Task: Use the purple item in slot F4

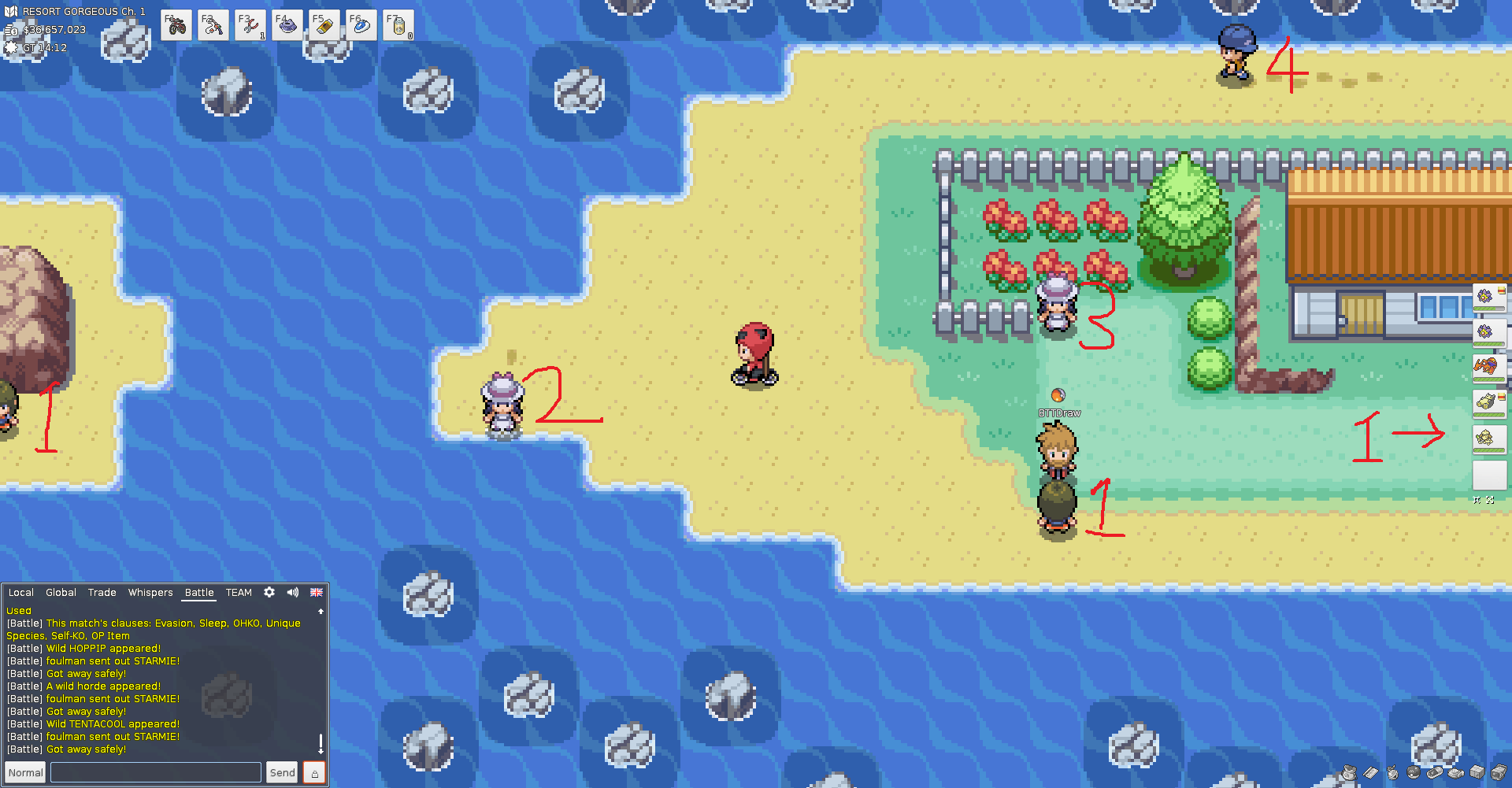Action: 287,26
